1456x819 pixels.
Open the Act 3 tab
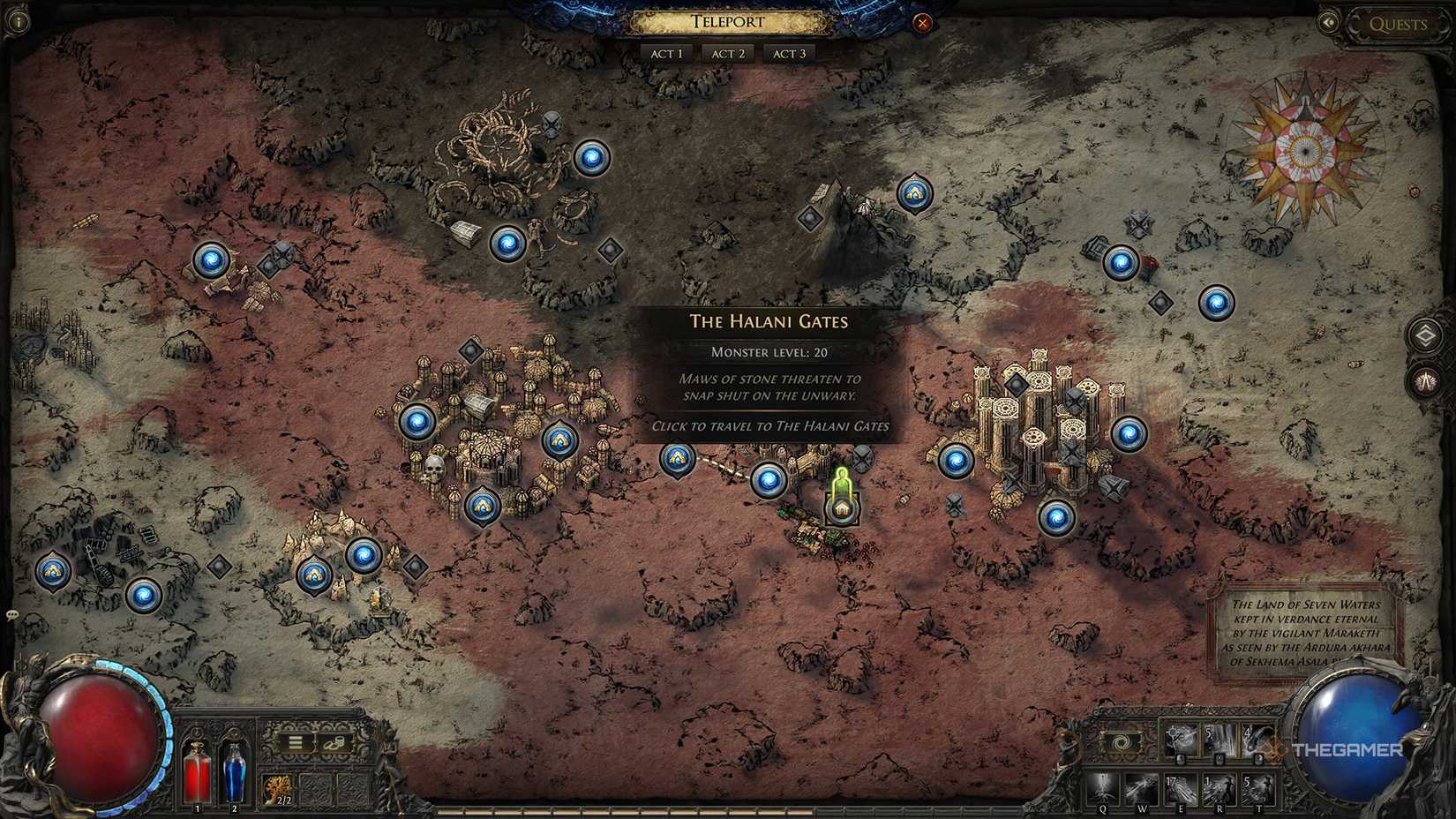point(789,53)
